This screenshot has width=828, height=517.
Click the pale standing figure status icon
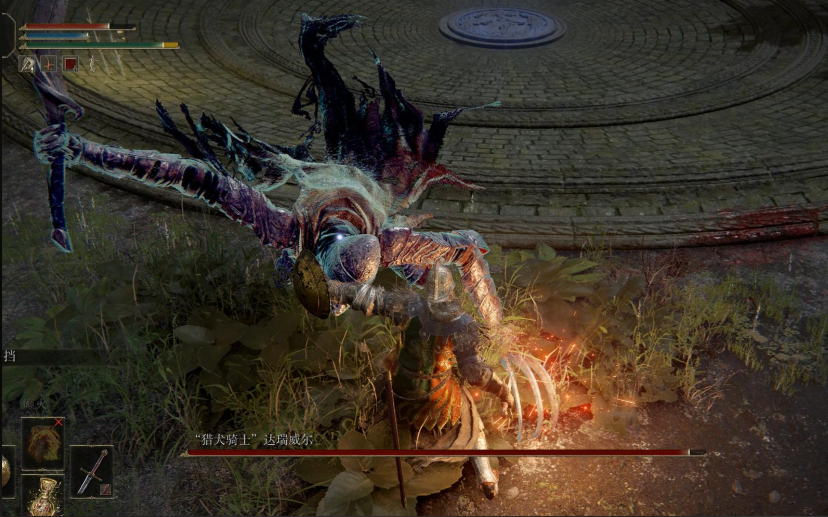[91, 64]
